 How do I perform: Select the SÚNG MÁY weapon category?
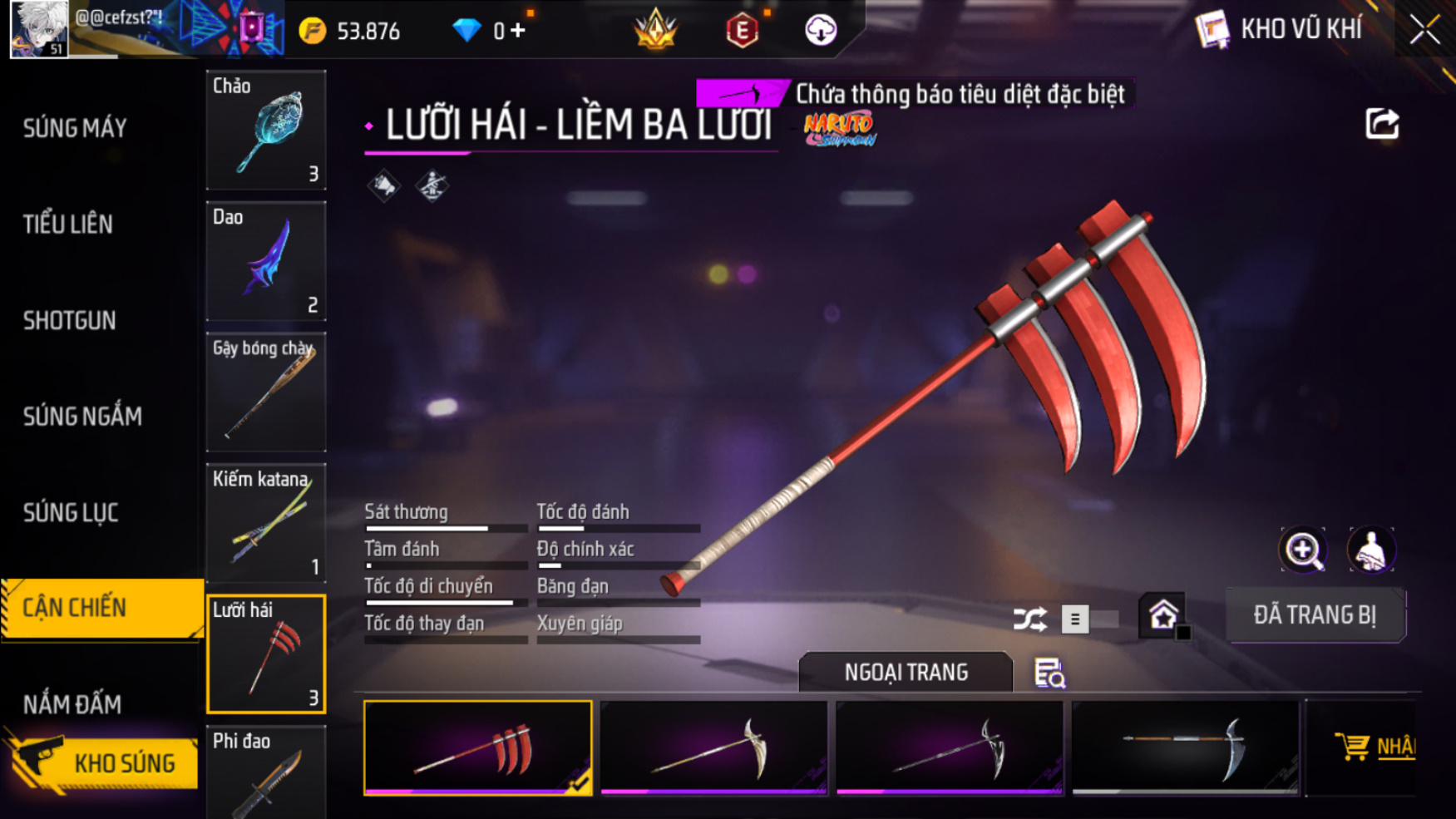coord(75,128)
